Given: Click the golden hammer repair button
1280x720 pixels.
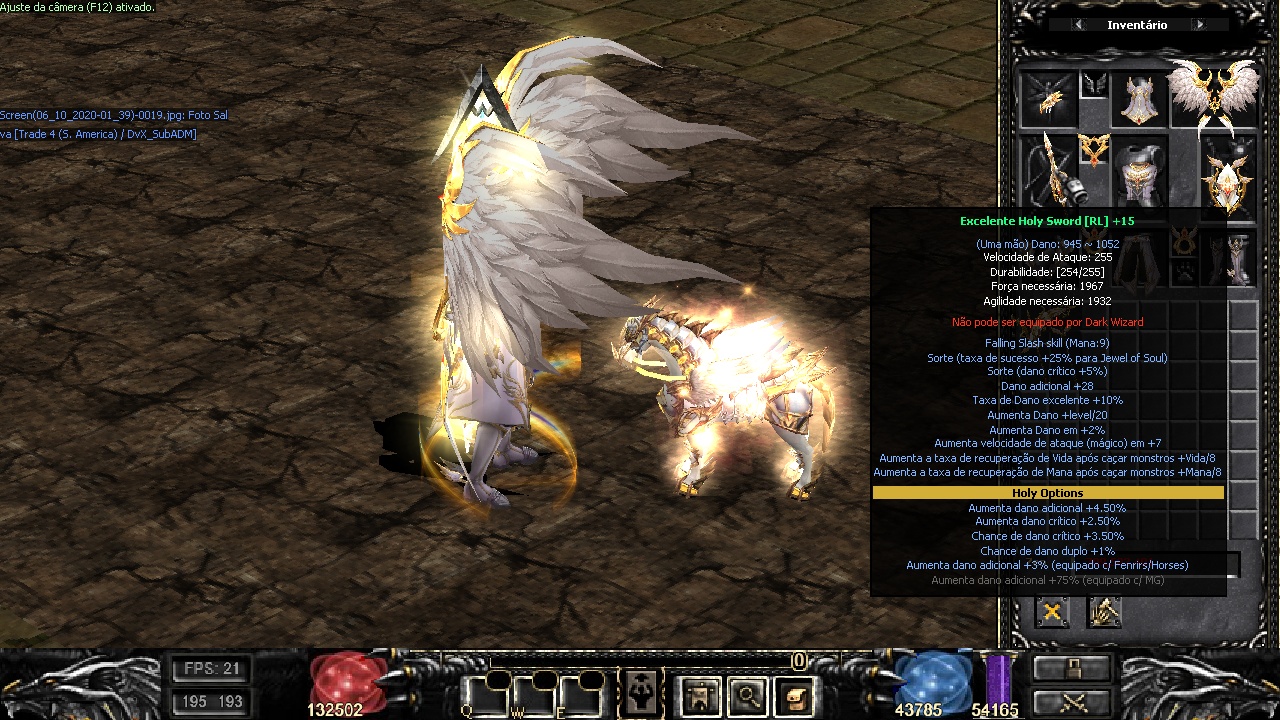Looking at the screenshot, I should tap(1104, 612).
